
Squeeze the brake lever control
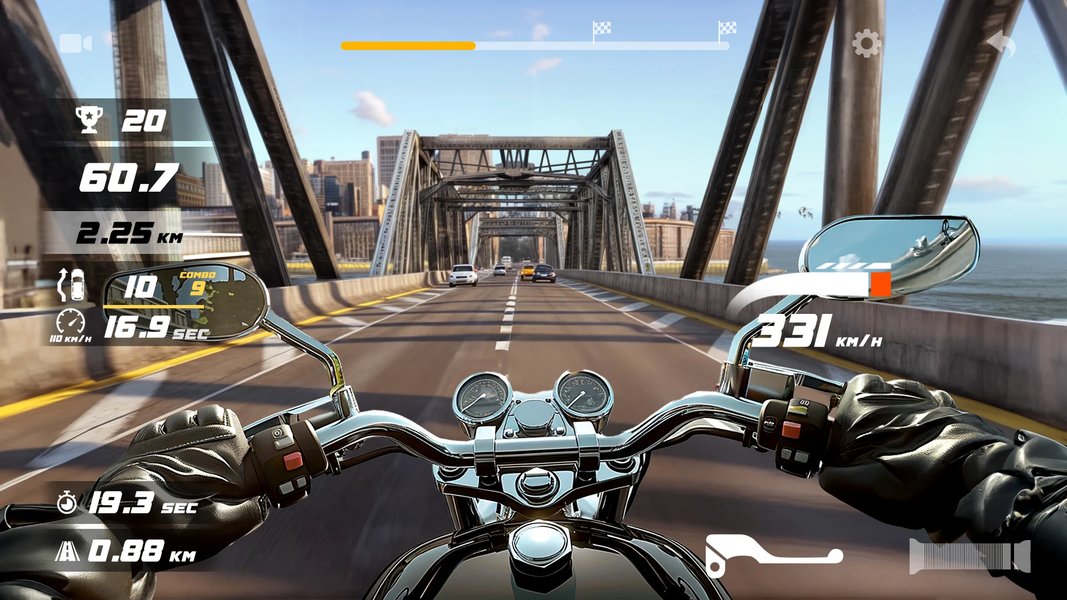[x=773, y=555]
